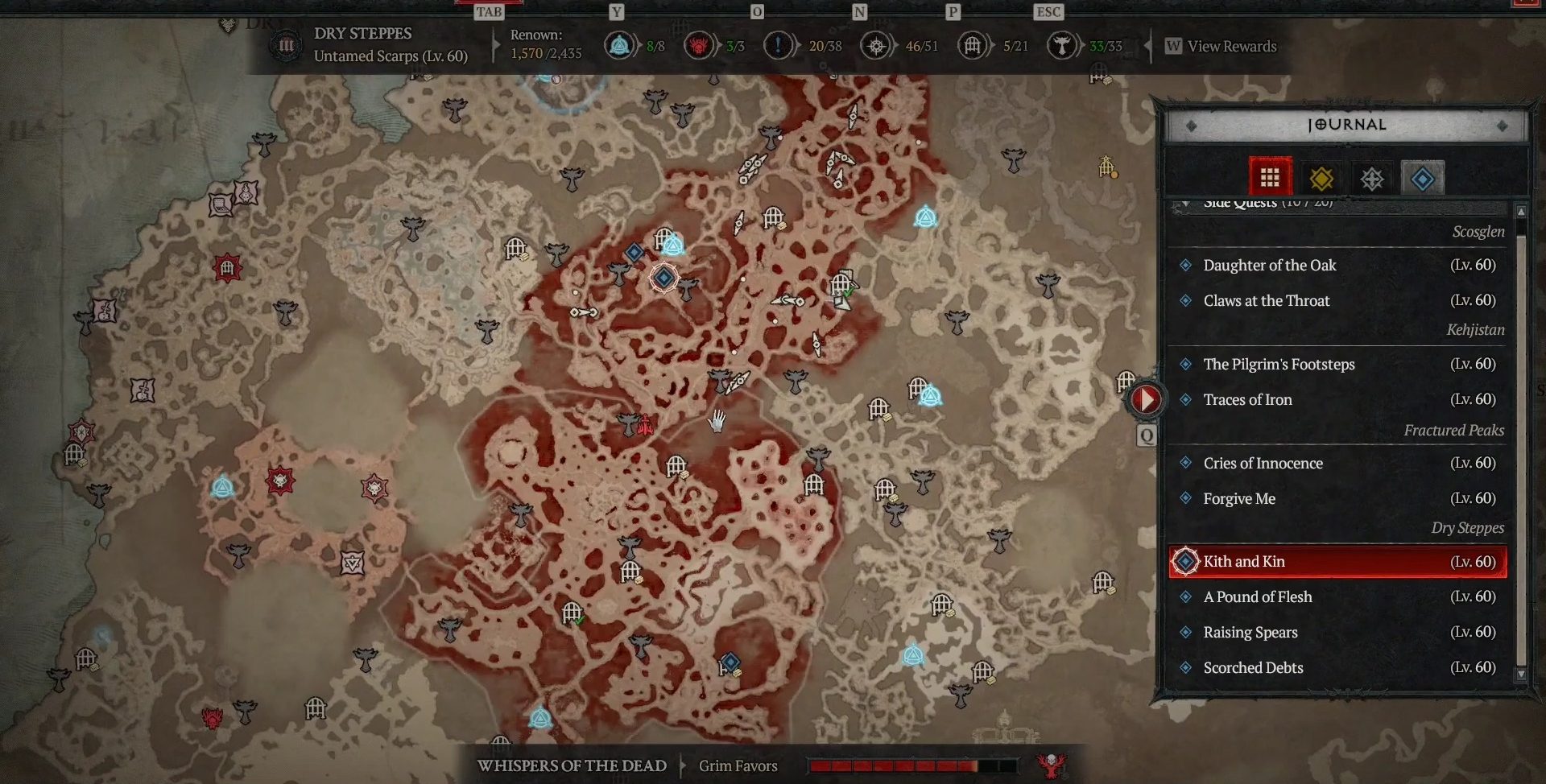The height and width of the screenshot is (784, 1546).
Task: Click the red play arrow button on the map's right edge
Action: coord(1145,399)
